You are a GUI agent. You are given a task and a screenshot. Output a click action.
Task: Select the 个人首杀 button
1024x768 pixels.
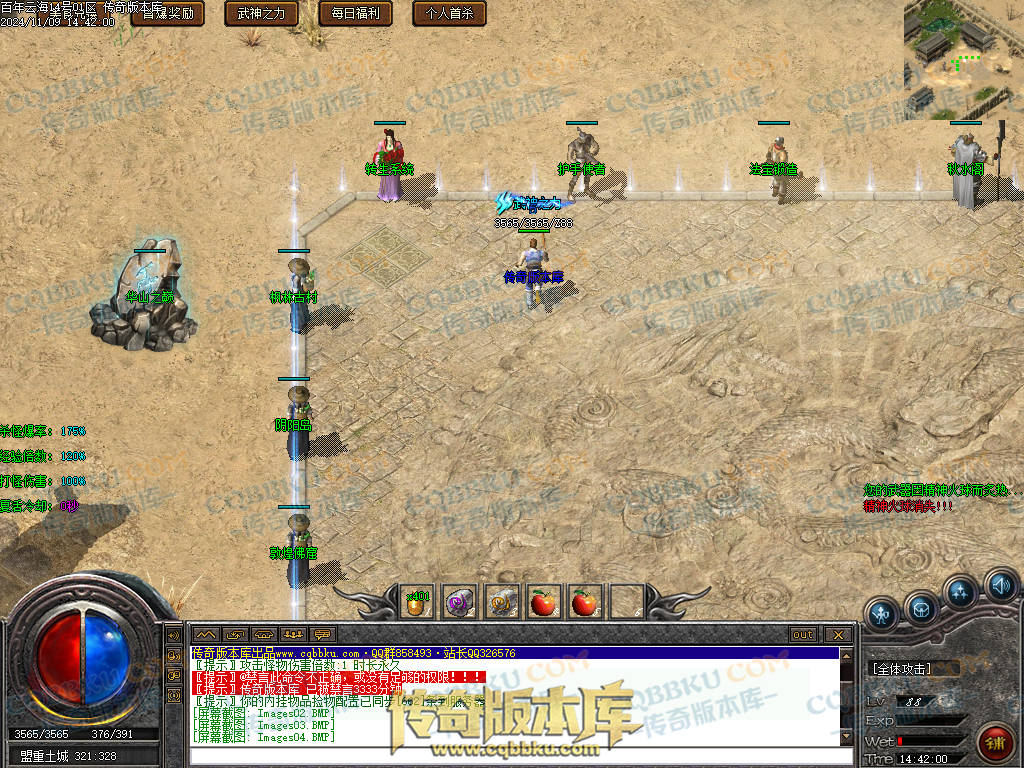coord(450,14)
